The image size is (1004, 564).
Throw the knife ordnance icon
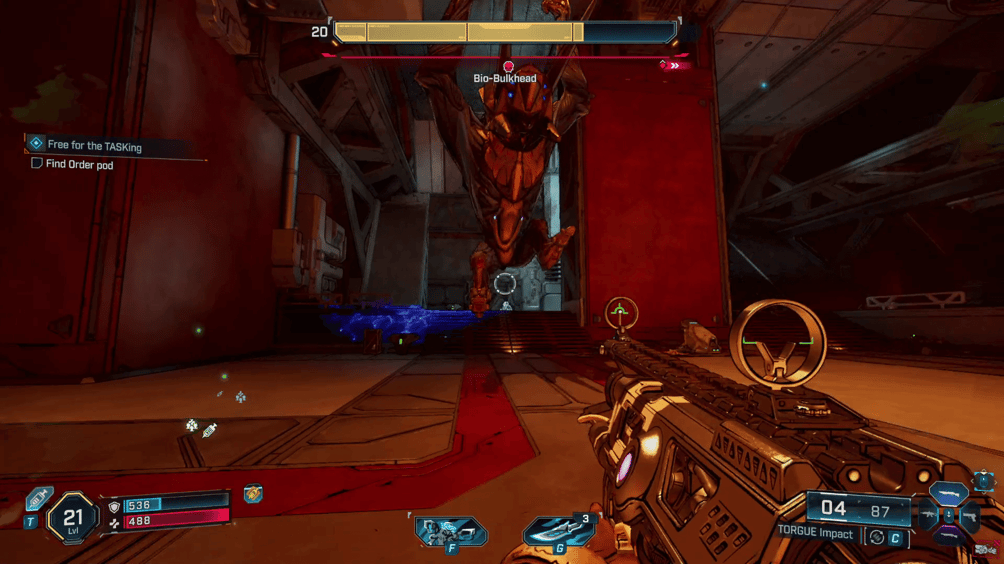coord(558,530)
